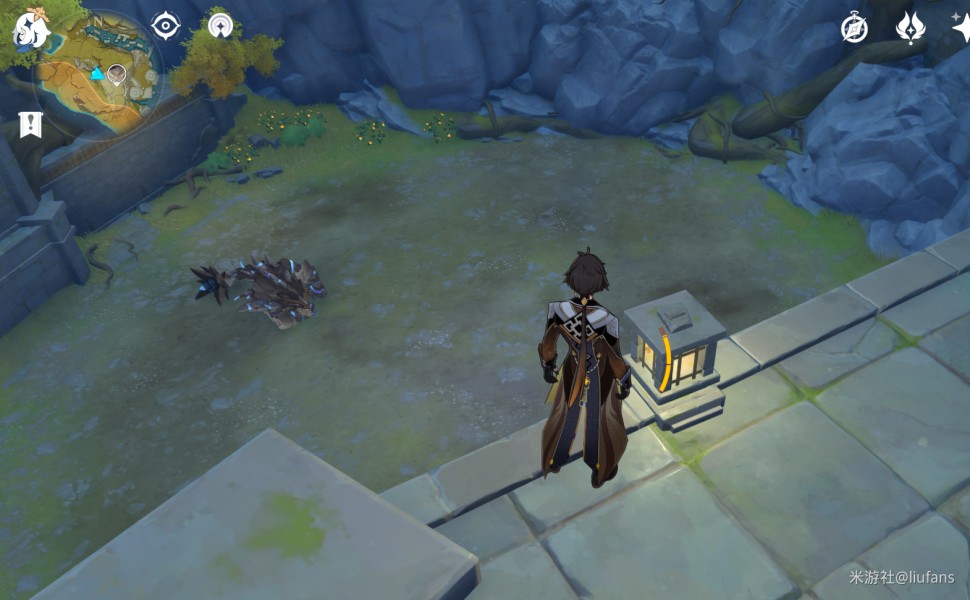The width and height of the screenshot is (970, 600).
Task: Open the compass Events icon
Action: tap(854, 28)
